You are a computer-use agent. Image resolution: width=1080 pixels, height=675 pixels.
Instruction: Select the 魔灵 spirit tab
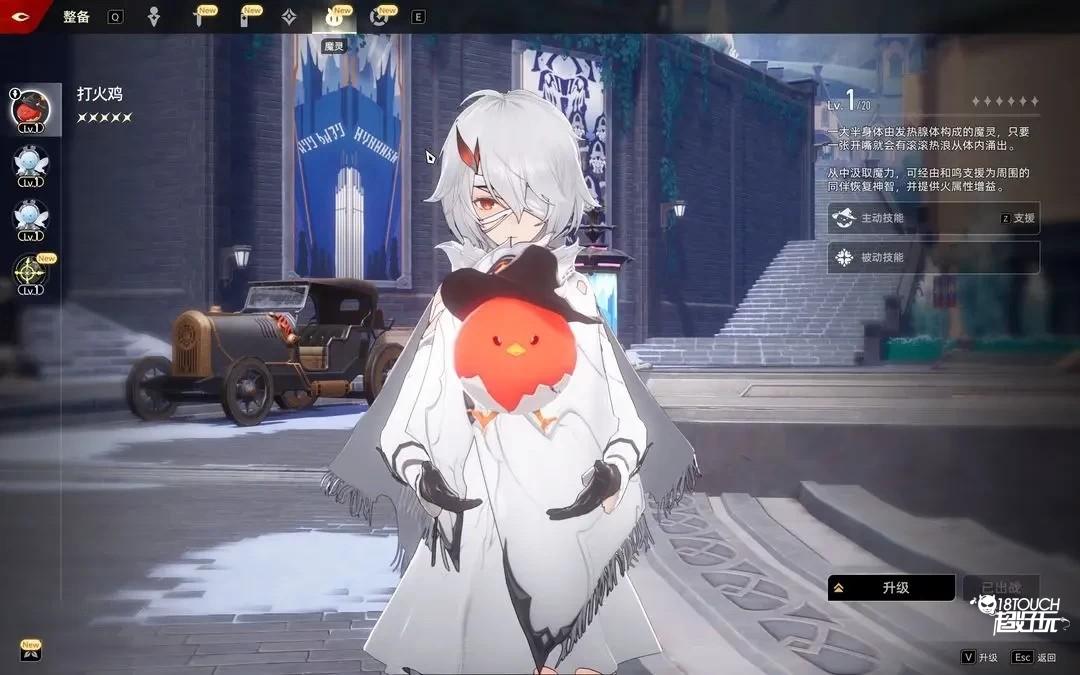point(334,17)
